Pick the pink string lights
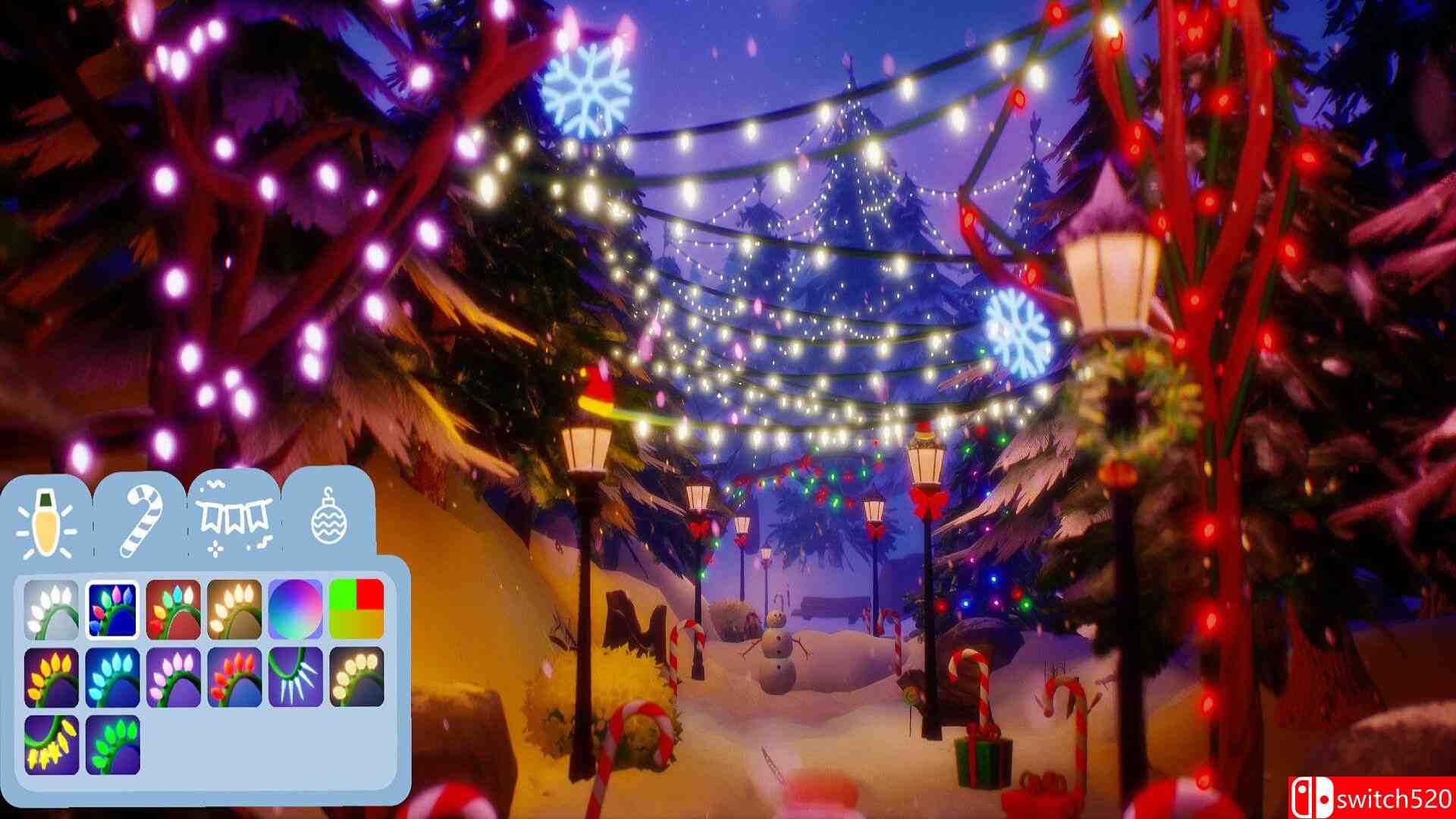The image size is (1456, 819). click(x=173, y=677)
